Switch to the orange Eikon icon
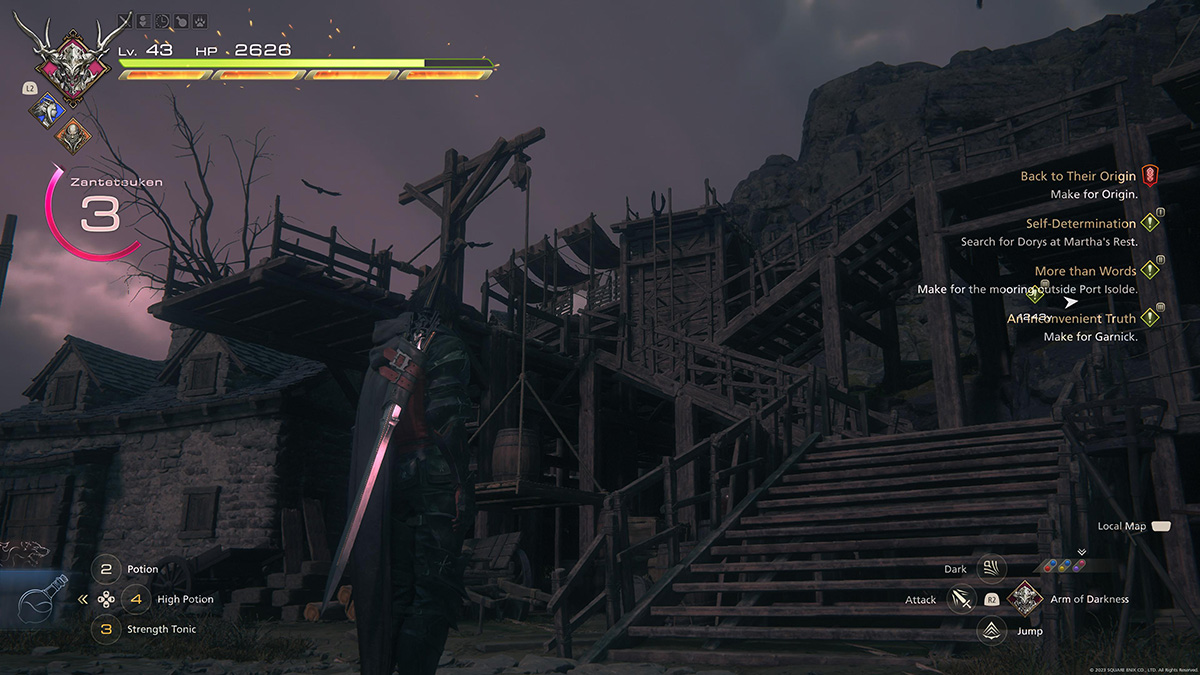This screenshot has width=1200, height=675. pyautogui.click(x=72, y=135)
